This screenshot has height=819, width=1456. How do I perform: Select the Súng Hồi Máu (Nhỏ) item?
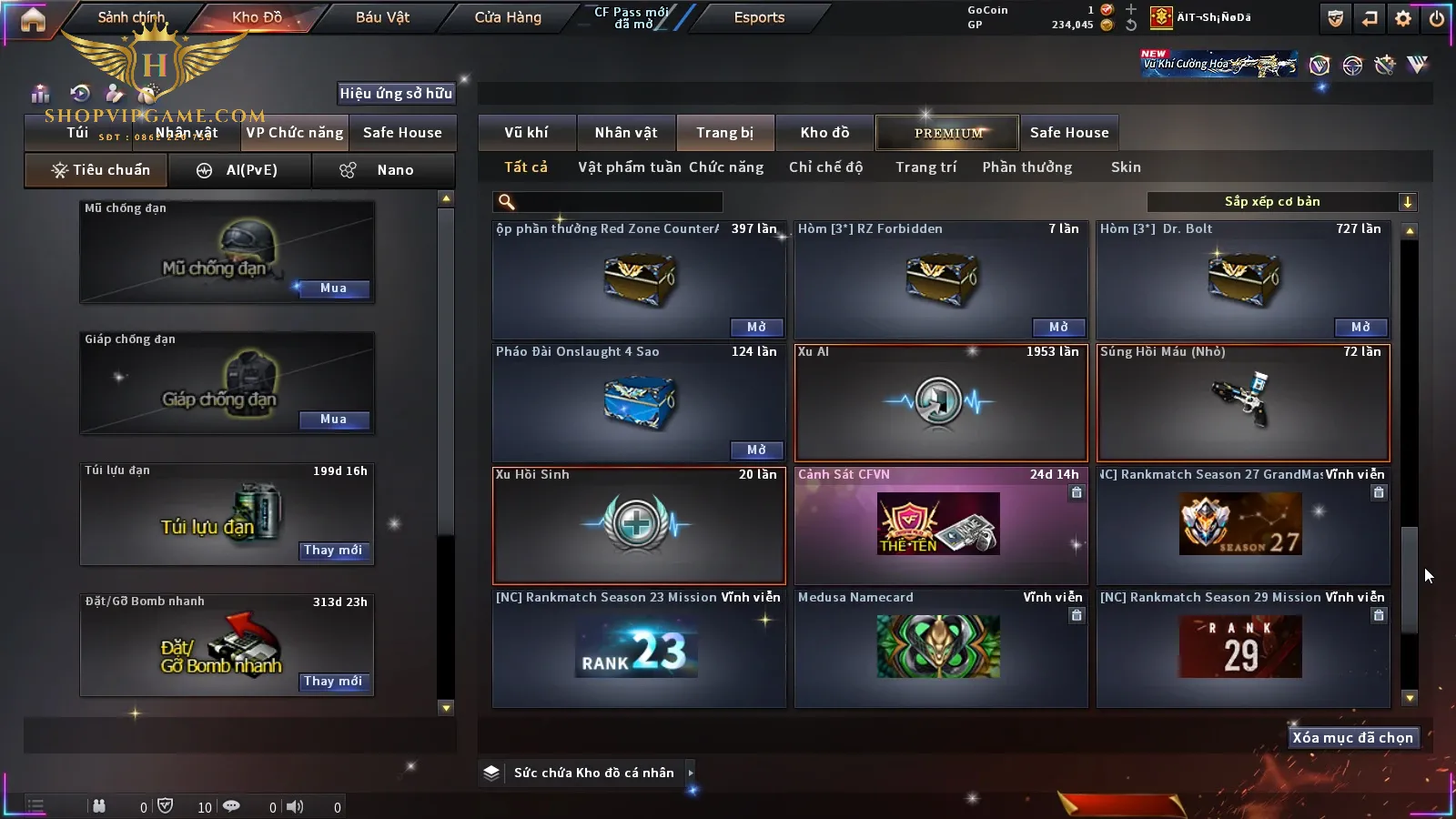(x=1243, y=403)
